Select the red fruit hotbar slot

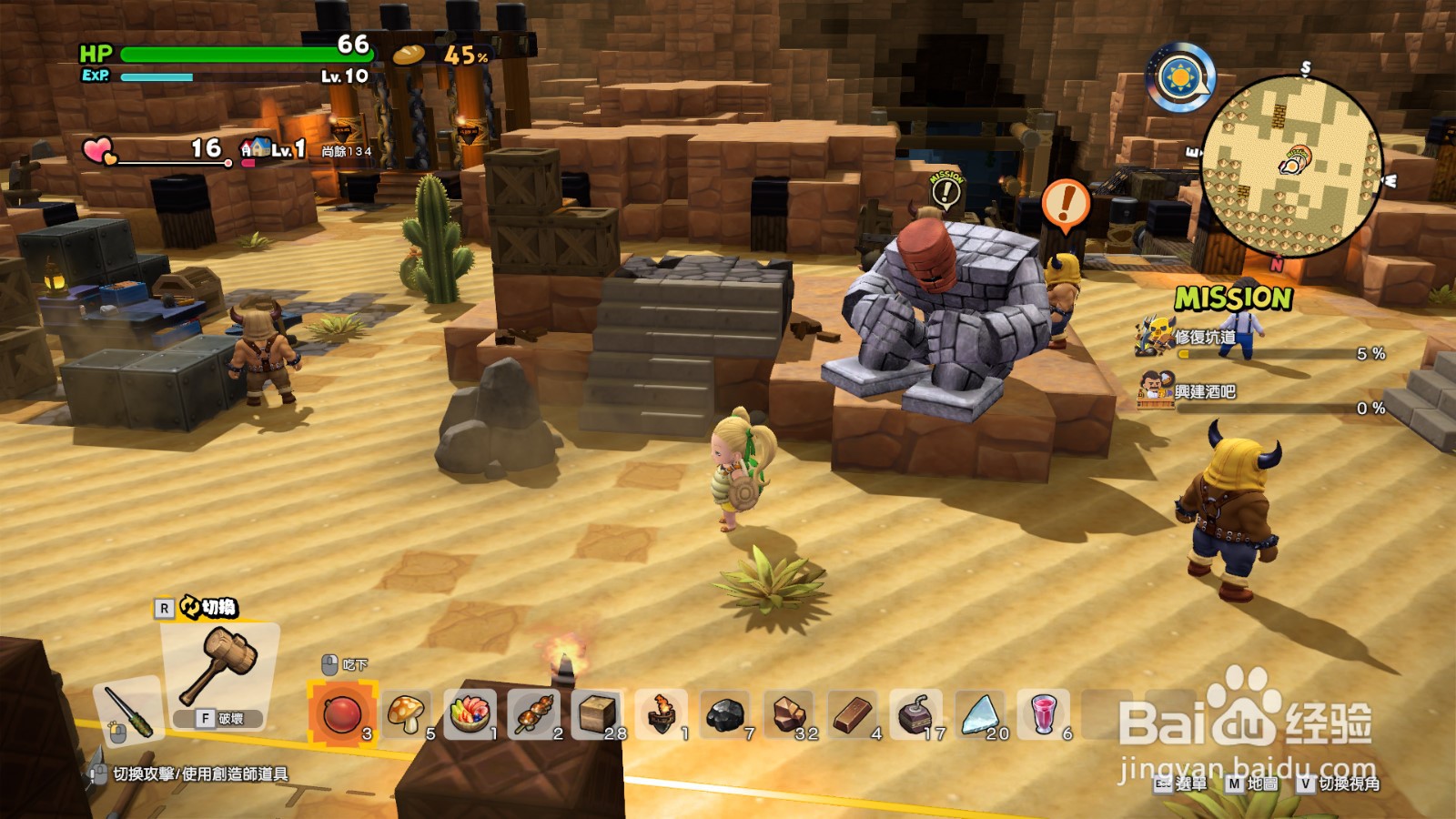click(342, 714)
